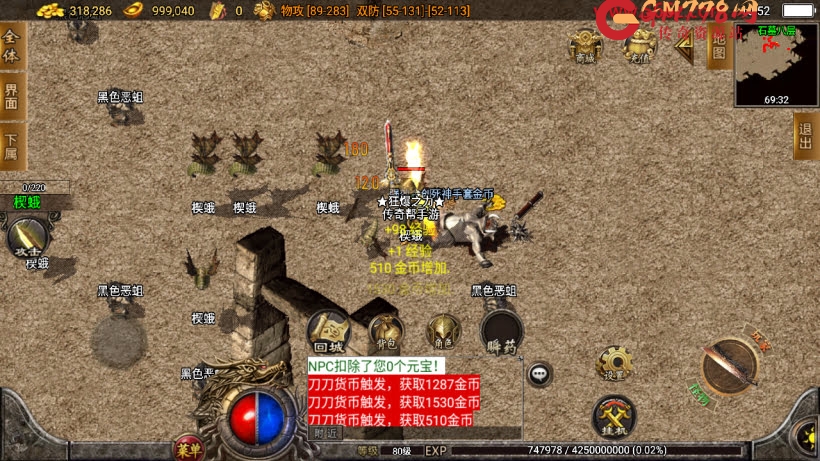
Task: Open the 地图 map tab
Action: (x=717, y=46)
